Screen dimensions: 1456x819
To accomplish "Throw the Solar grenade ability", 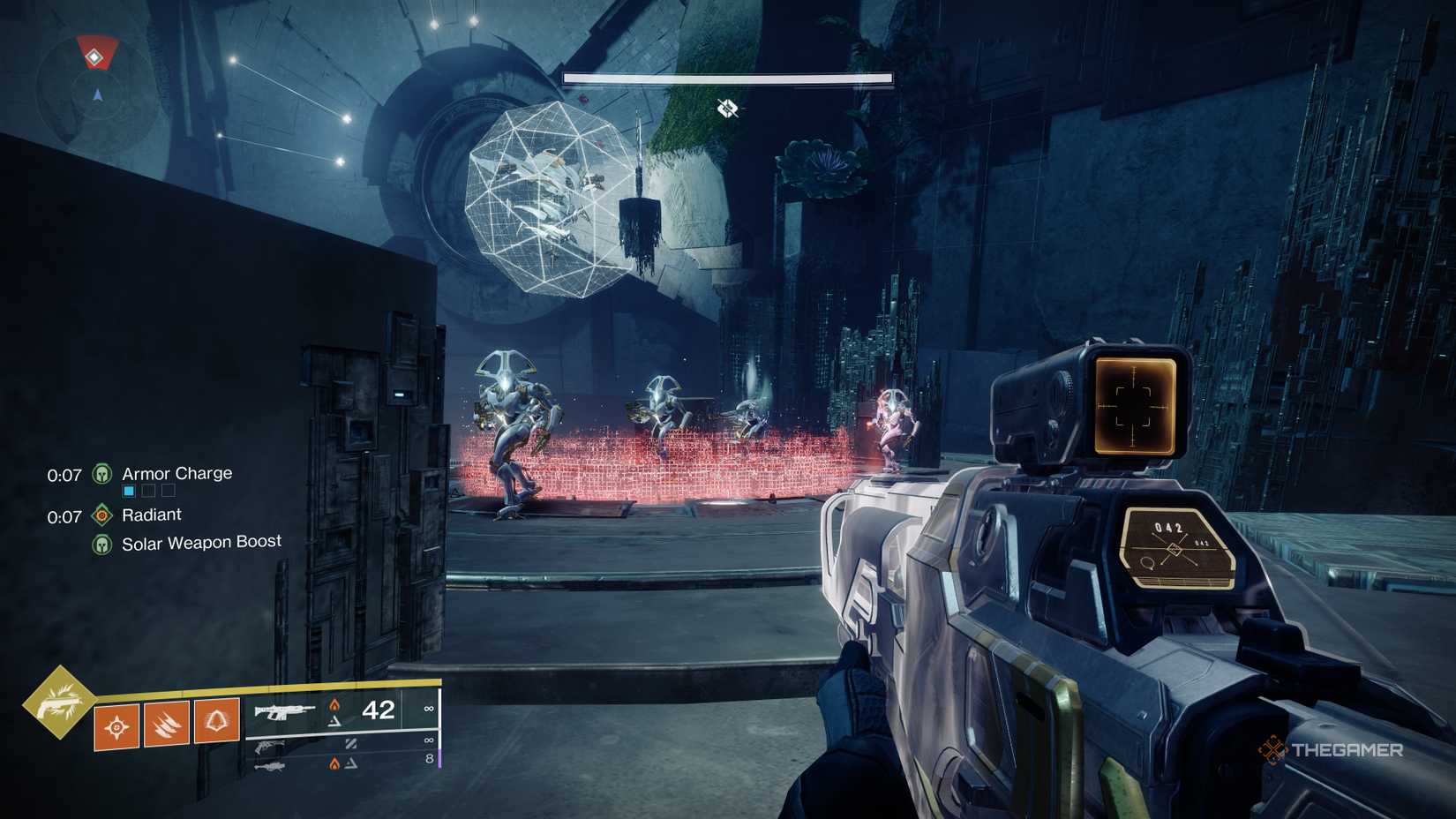I will (x=116, y=727).
